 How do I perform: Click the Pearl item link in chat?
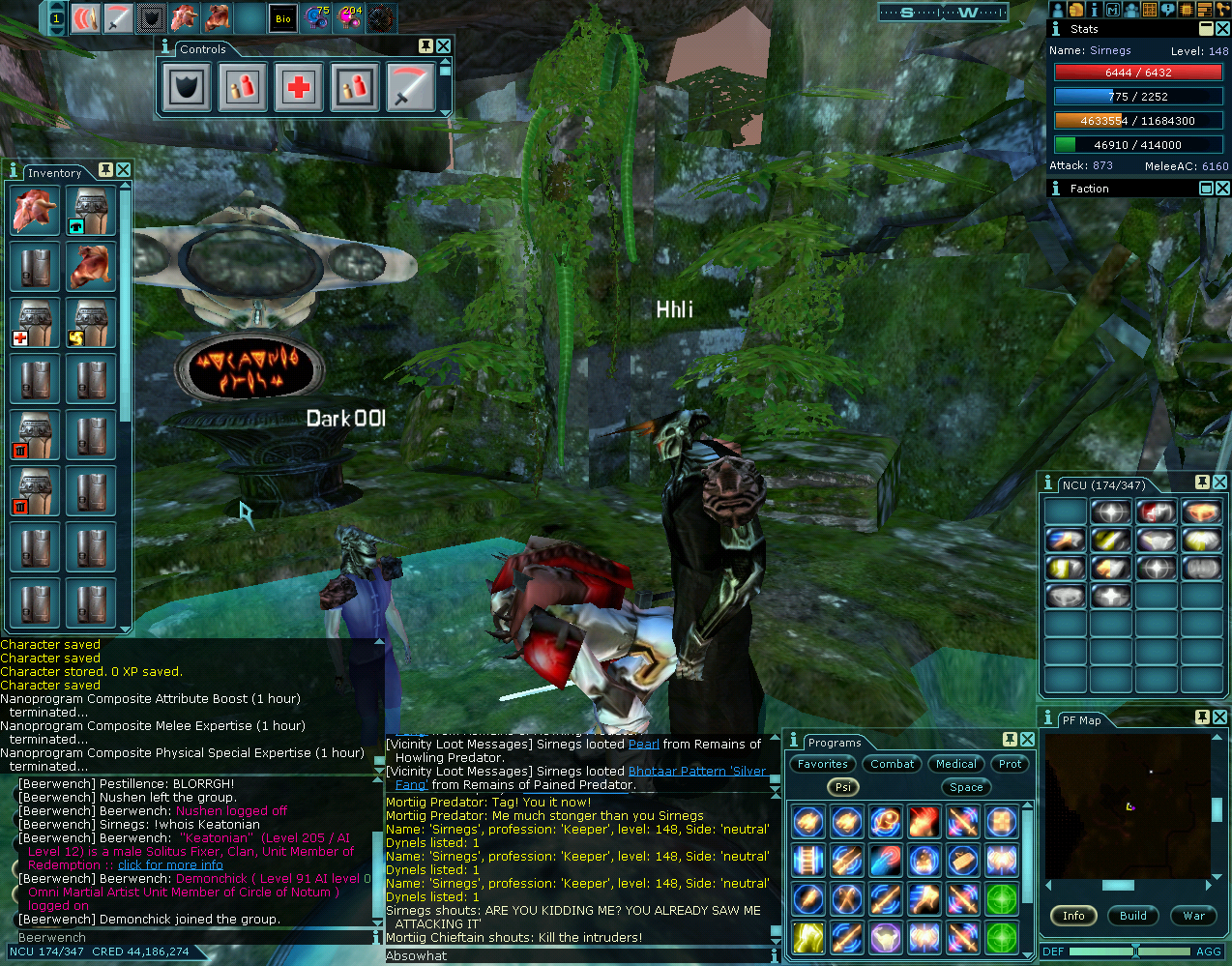click(643, 745)
